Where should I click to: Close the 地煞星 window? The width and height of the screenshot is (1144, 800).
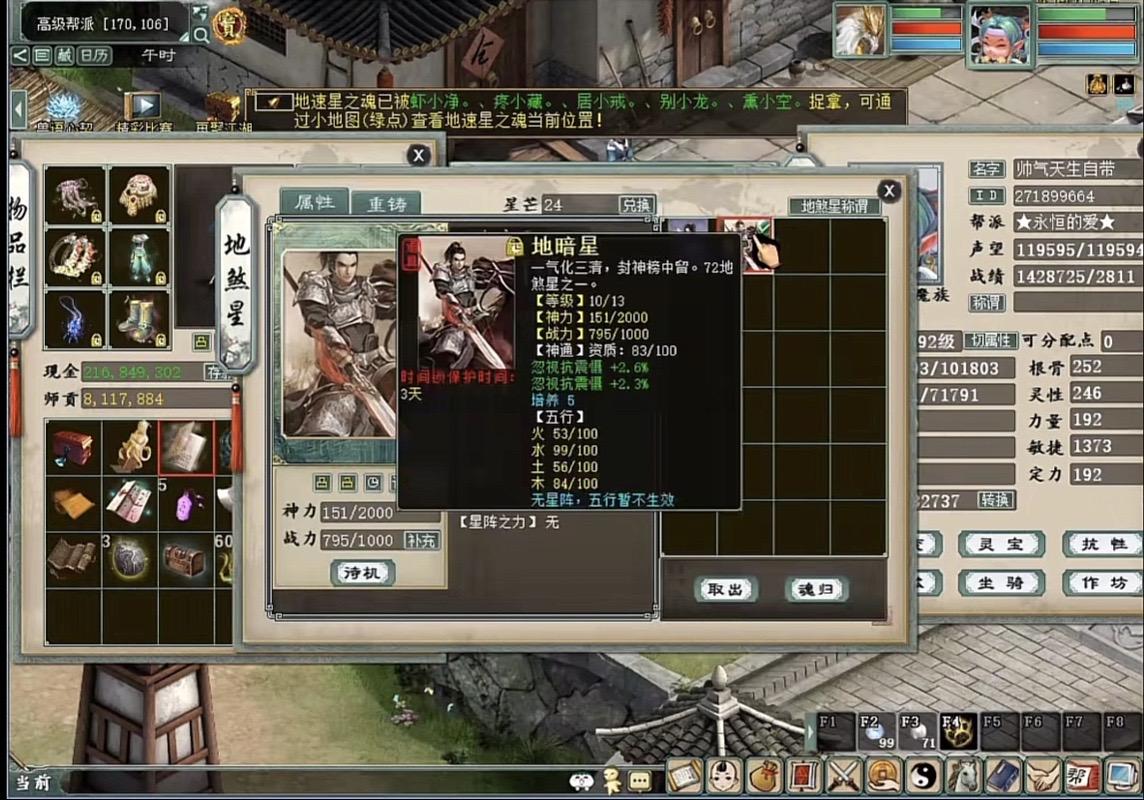pos(888,191)
